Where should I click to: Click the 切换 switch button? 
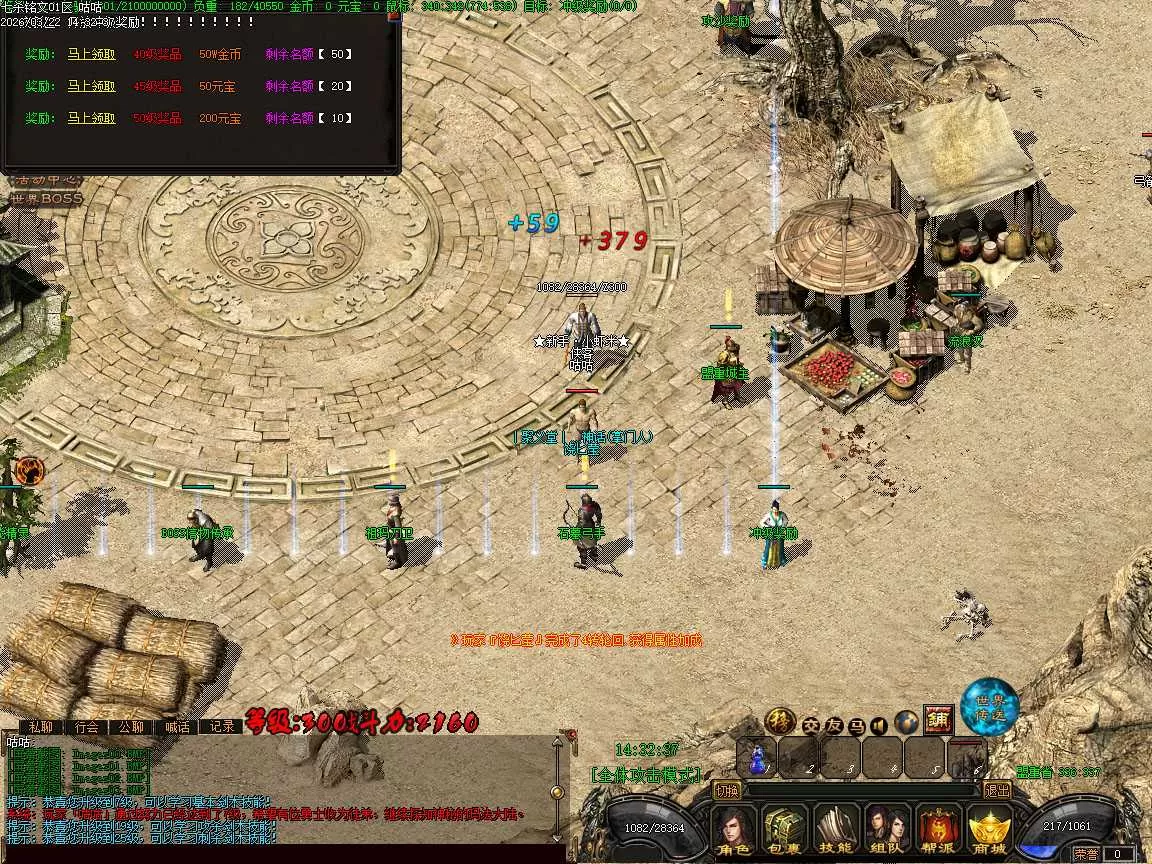click(728, 790)
